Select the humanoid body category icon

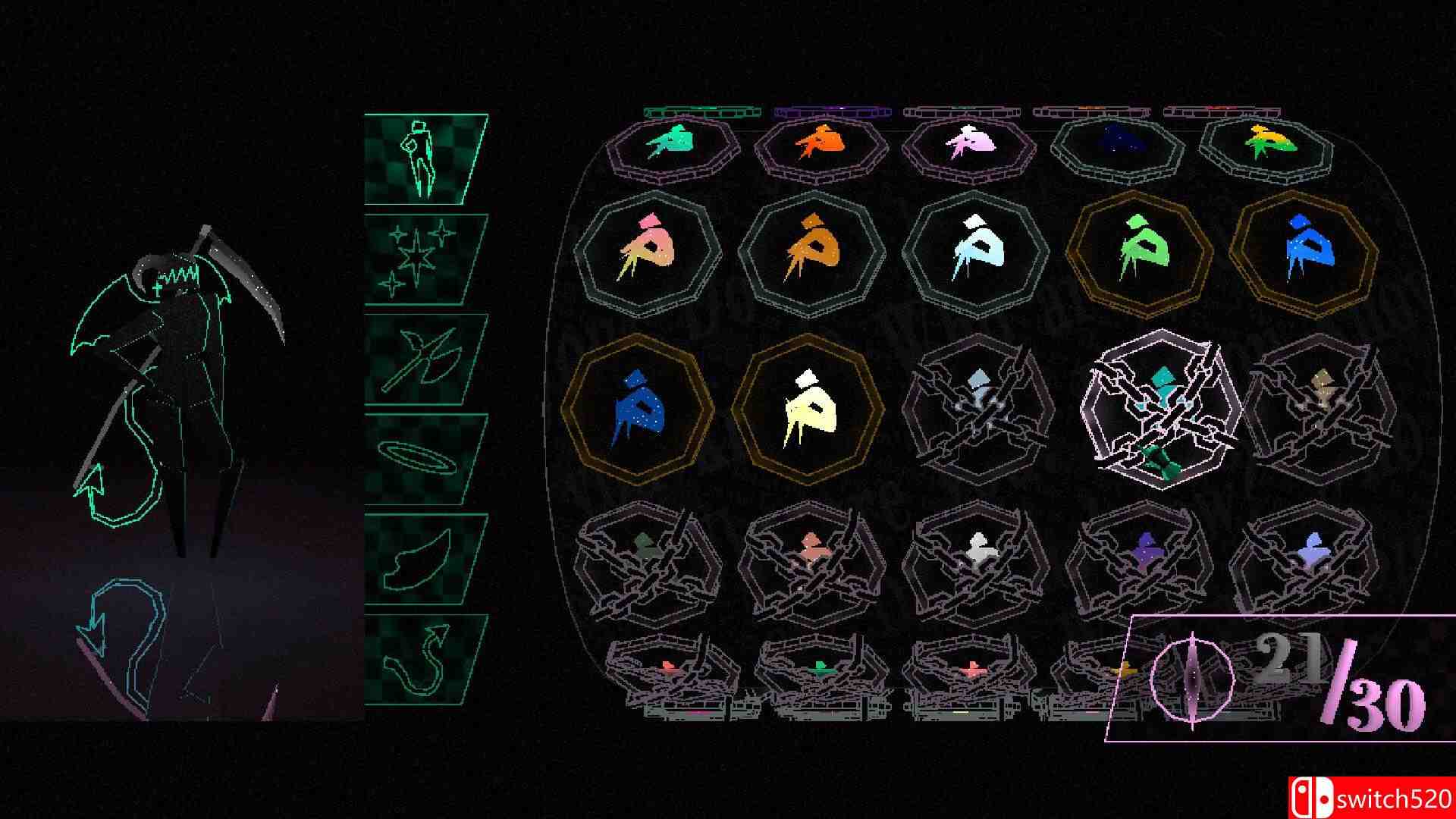point(422,159)
